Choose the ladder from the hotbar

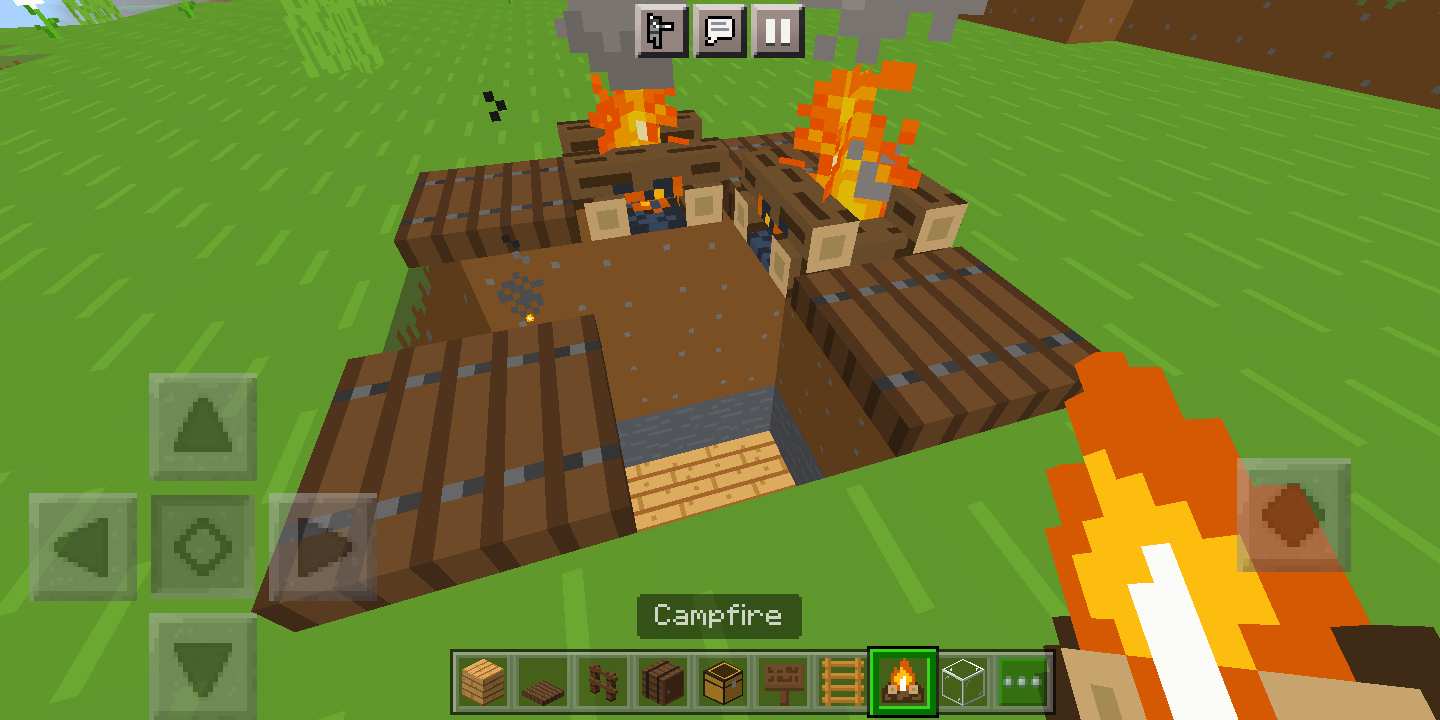click(845, 680)
